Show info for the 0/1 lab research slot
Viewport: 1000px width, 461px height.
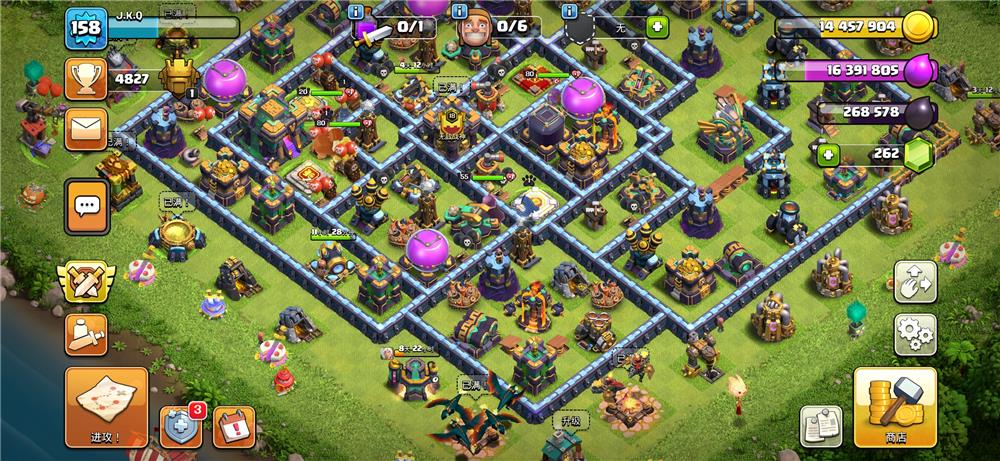point(358,11)
